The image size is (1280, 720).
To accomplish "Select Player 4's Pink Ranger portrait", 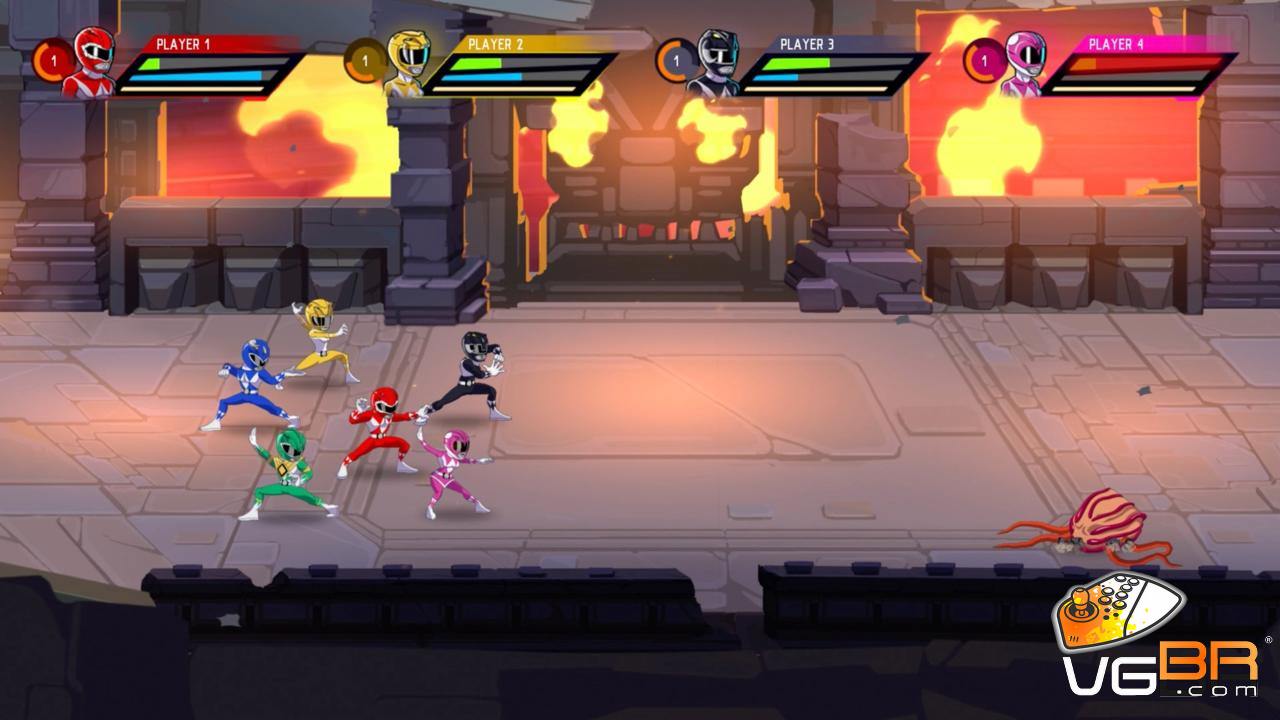I will coord(1023,63).
